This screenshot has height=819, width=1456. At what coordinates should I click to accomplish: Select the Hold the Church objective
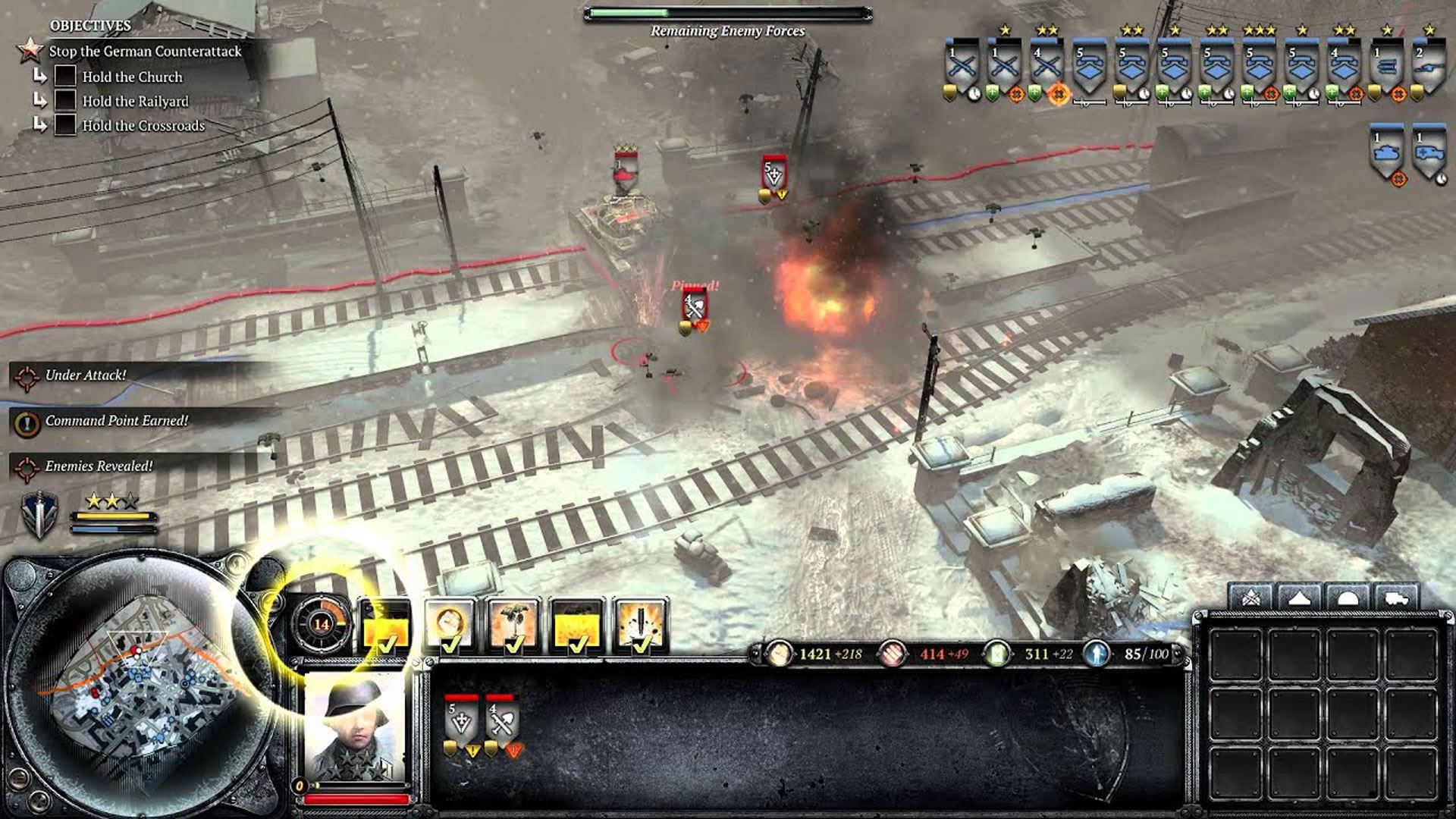132,77
